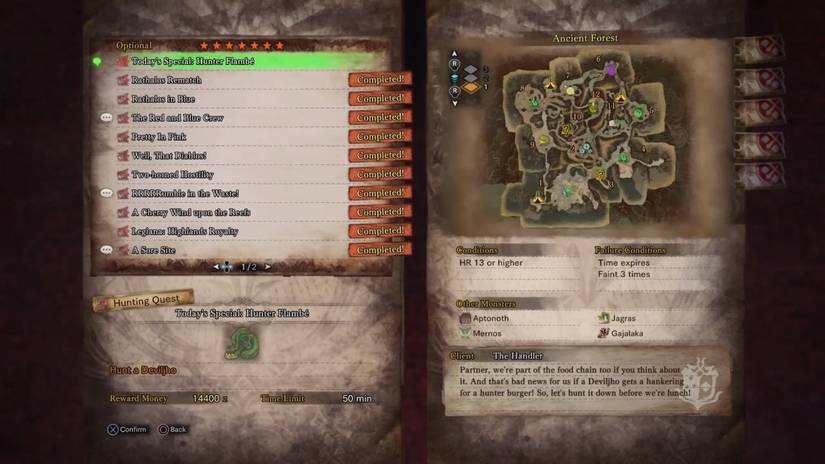
Task: Select Legiana: Highlands Royalty quest
Action: pyautogui.click(x=240, y=231)
